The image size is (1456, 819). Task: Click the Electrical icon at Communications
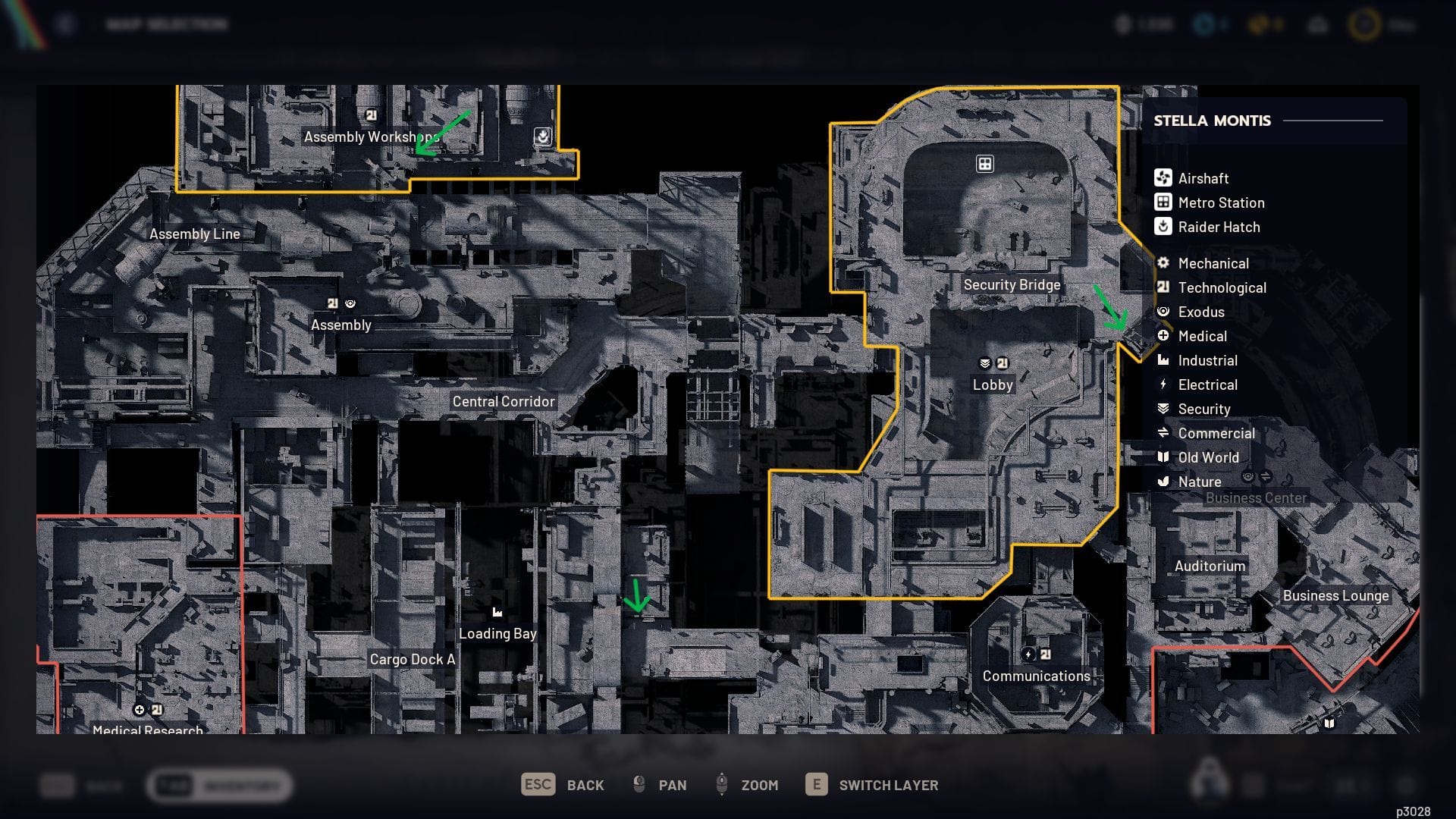(x=1028, y=653)
